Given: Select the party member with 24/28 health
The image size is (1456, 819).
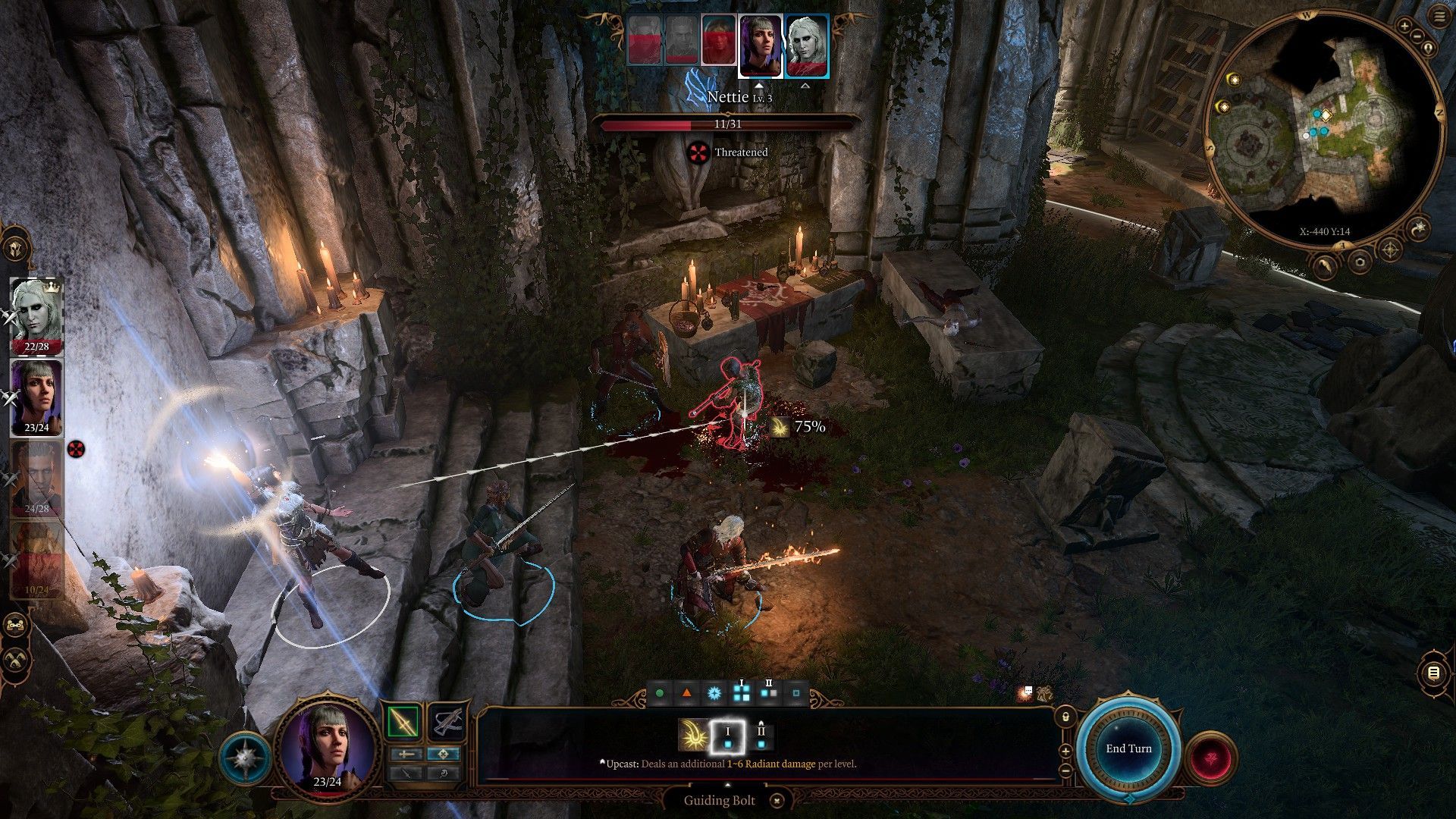Looking at the screenshot, I should [36, 478].
